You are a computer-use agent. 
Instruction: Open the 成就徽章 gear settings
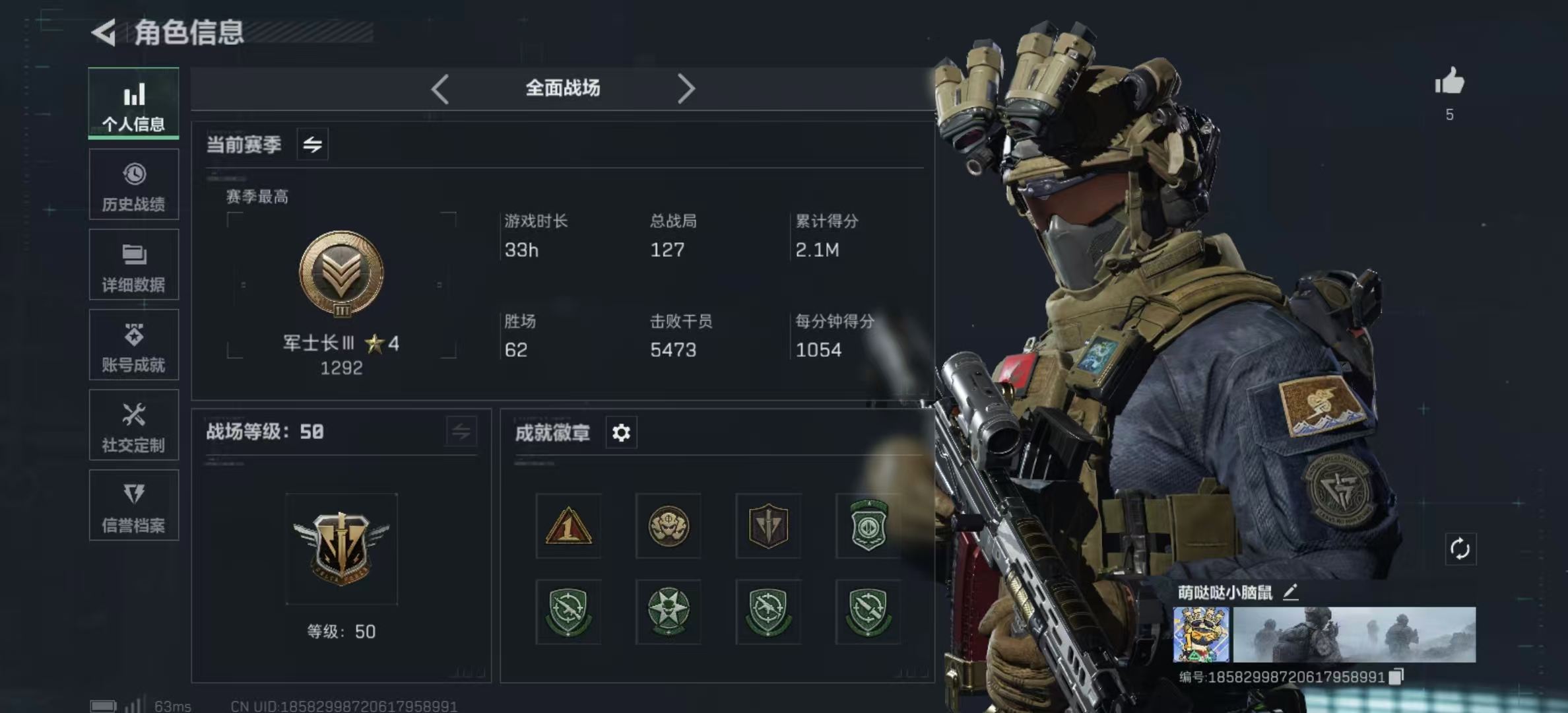(x=621, y=433)
